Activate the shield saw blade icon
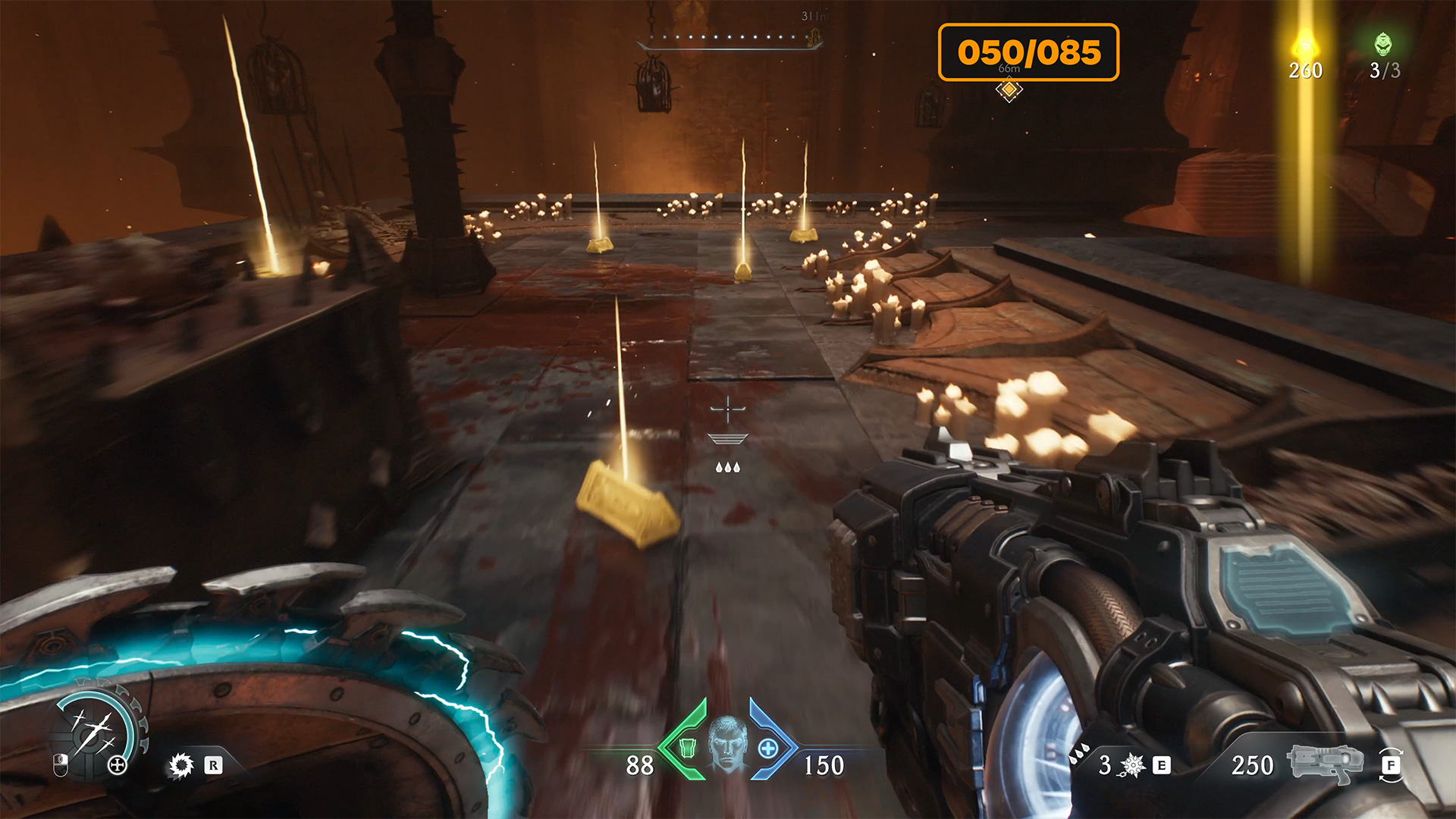Screen dimensions: 1456x819 point(181,765)
